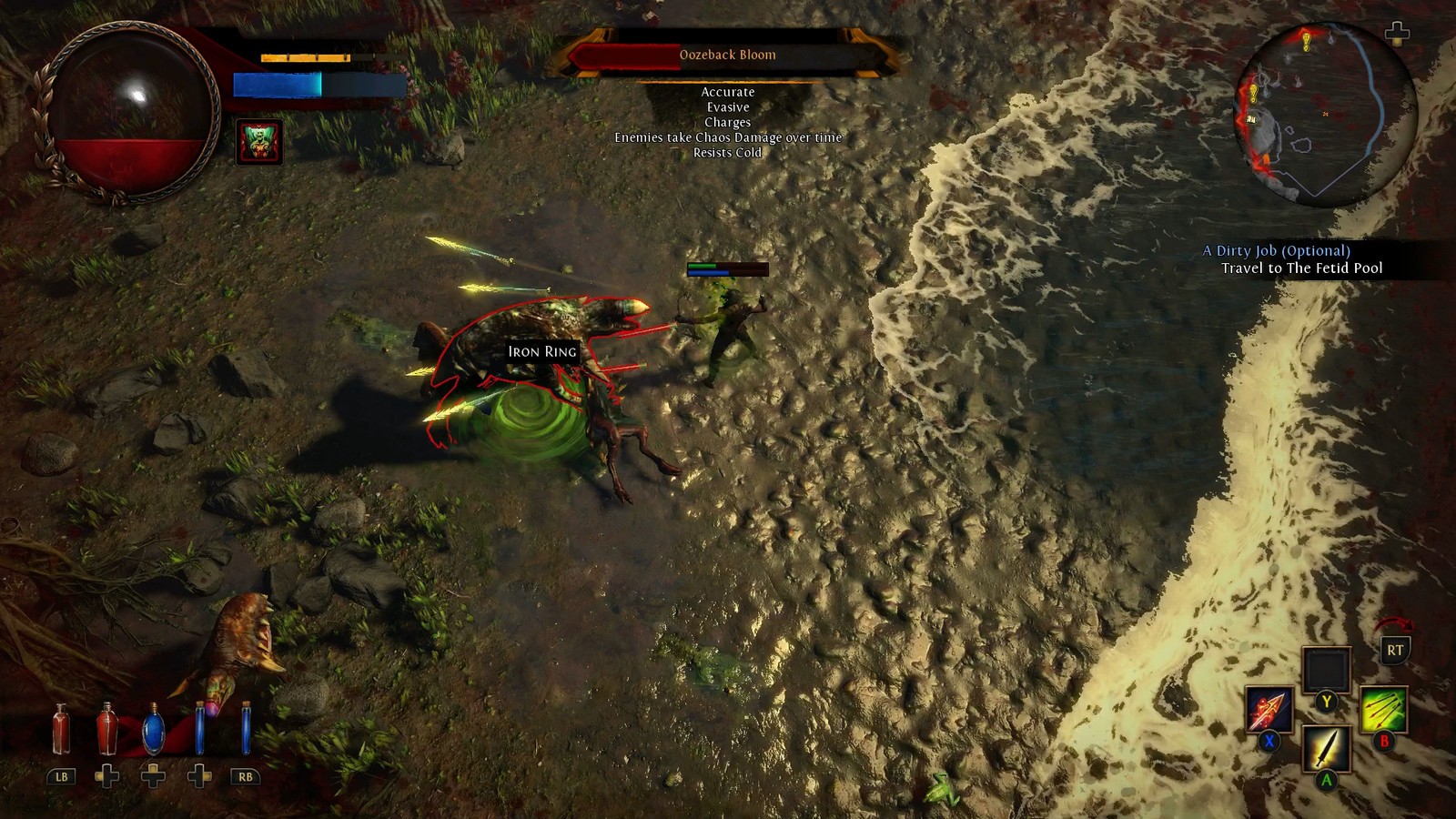The image size is (1456, 819).
Task: Open the circular minimap
Action: [x=1324, y=113]
